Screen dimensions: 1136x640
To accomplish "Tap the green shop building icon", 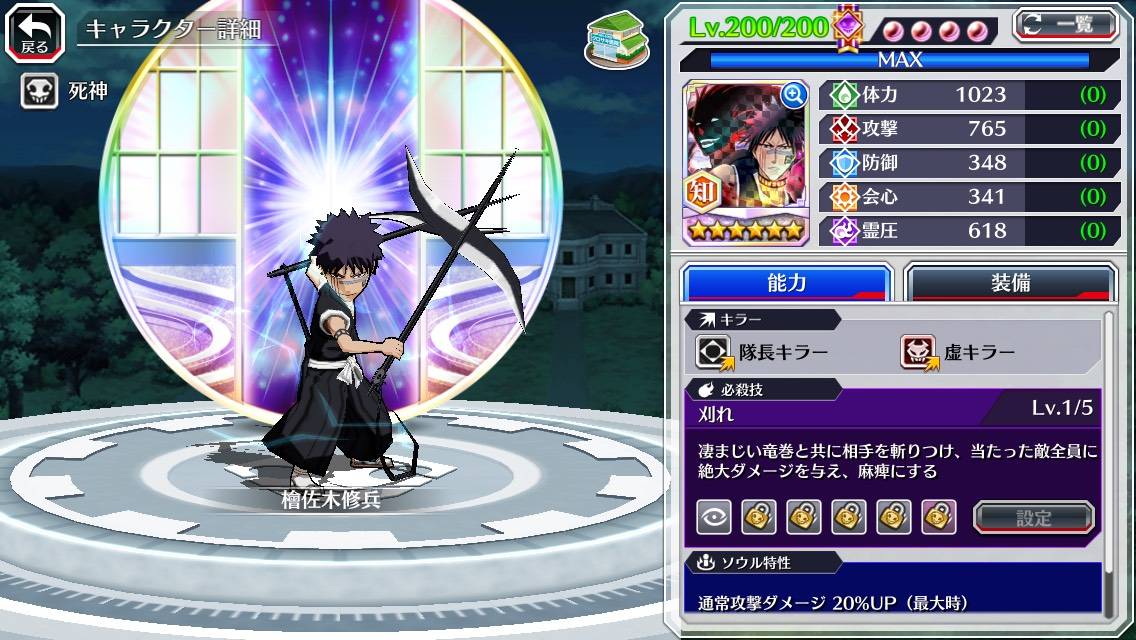I will (611, 36).
